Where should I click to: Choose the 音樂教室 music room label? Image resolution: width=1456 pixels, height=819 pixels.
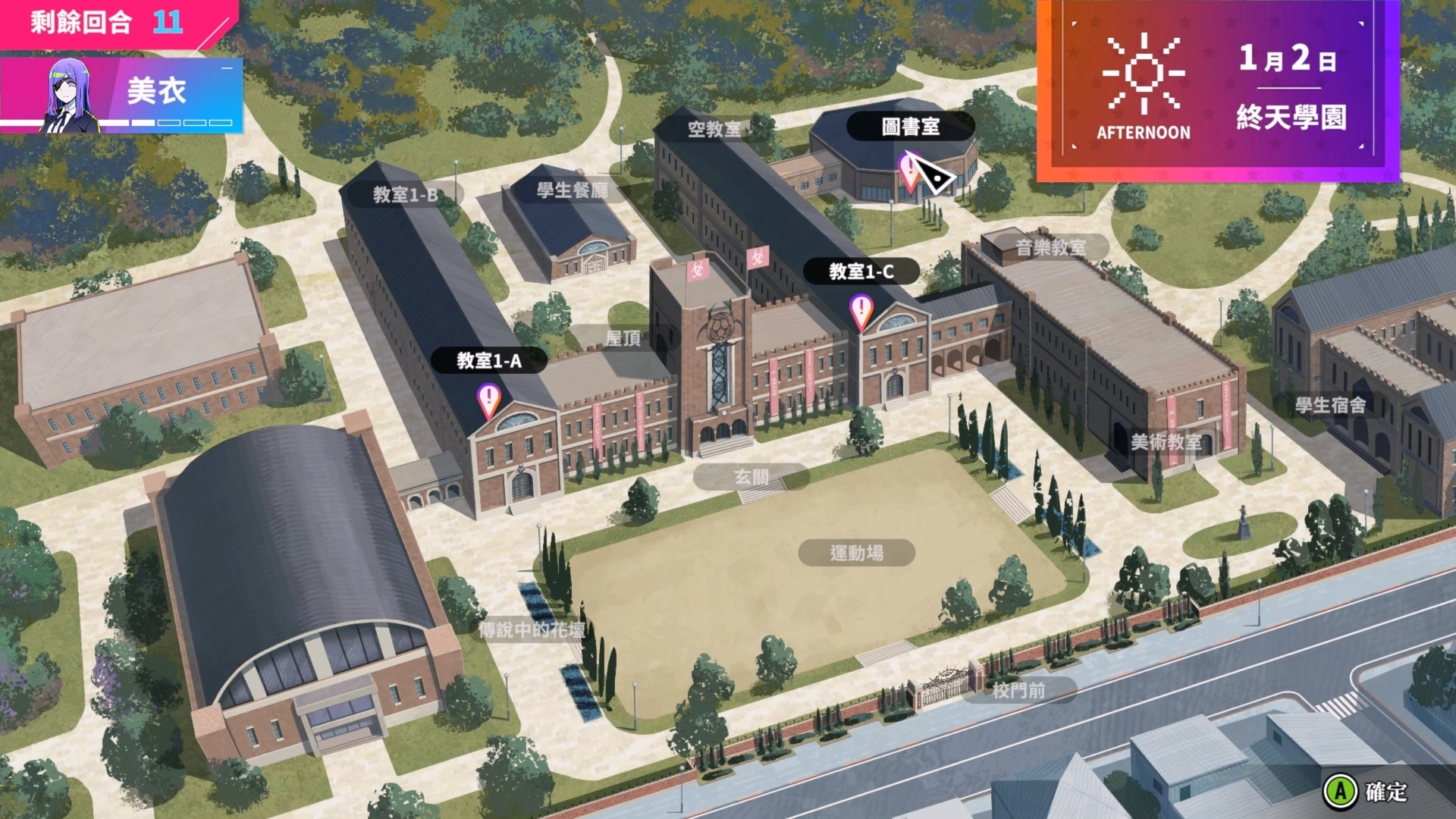(x=1050, y=247)
